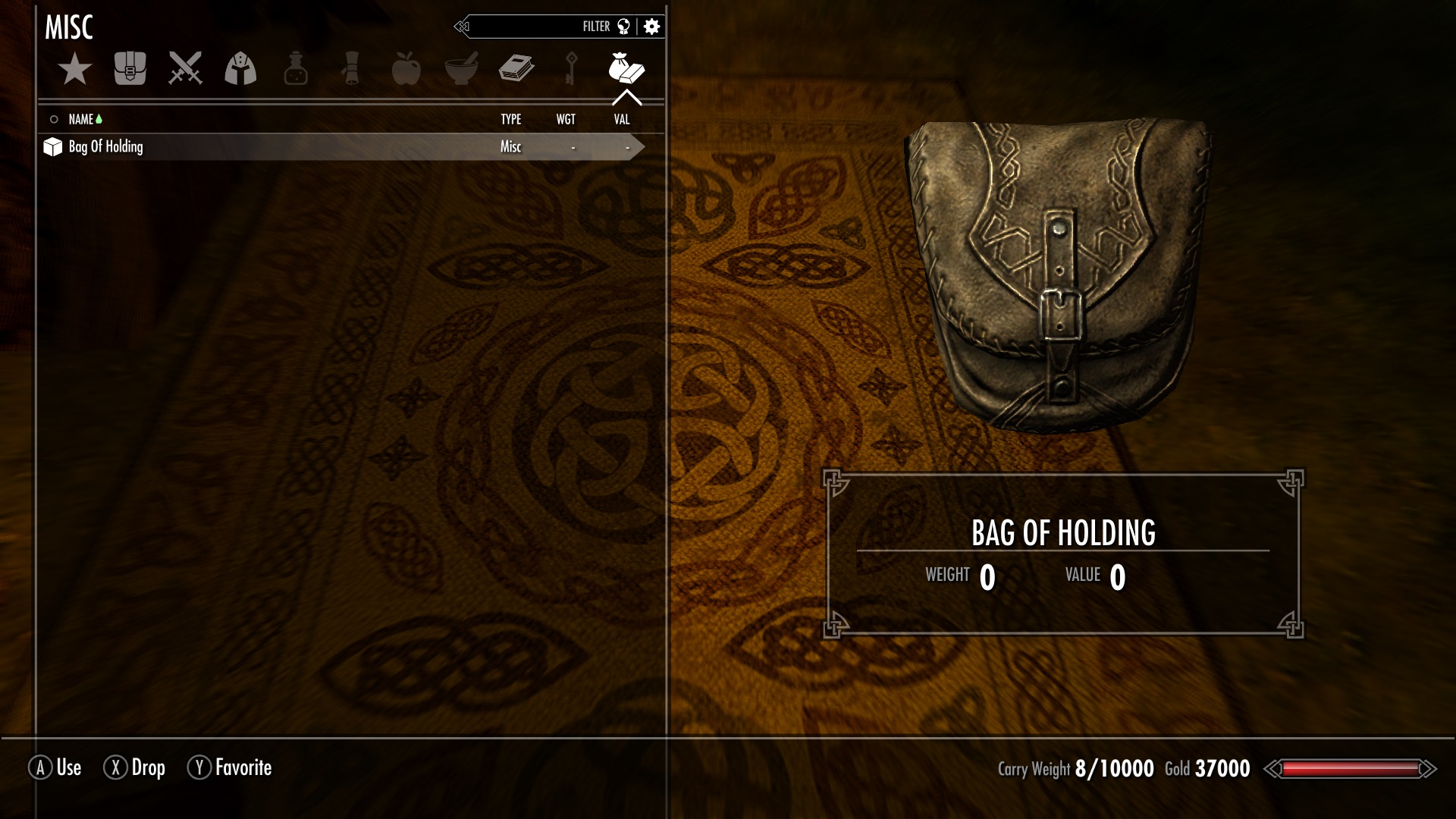Image resolution: width=1456 pixels, height=819 pixels.
Task: Sort items by WGT weight column
Action: click(x=566, y=119)
